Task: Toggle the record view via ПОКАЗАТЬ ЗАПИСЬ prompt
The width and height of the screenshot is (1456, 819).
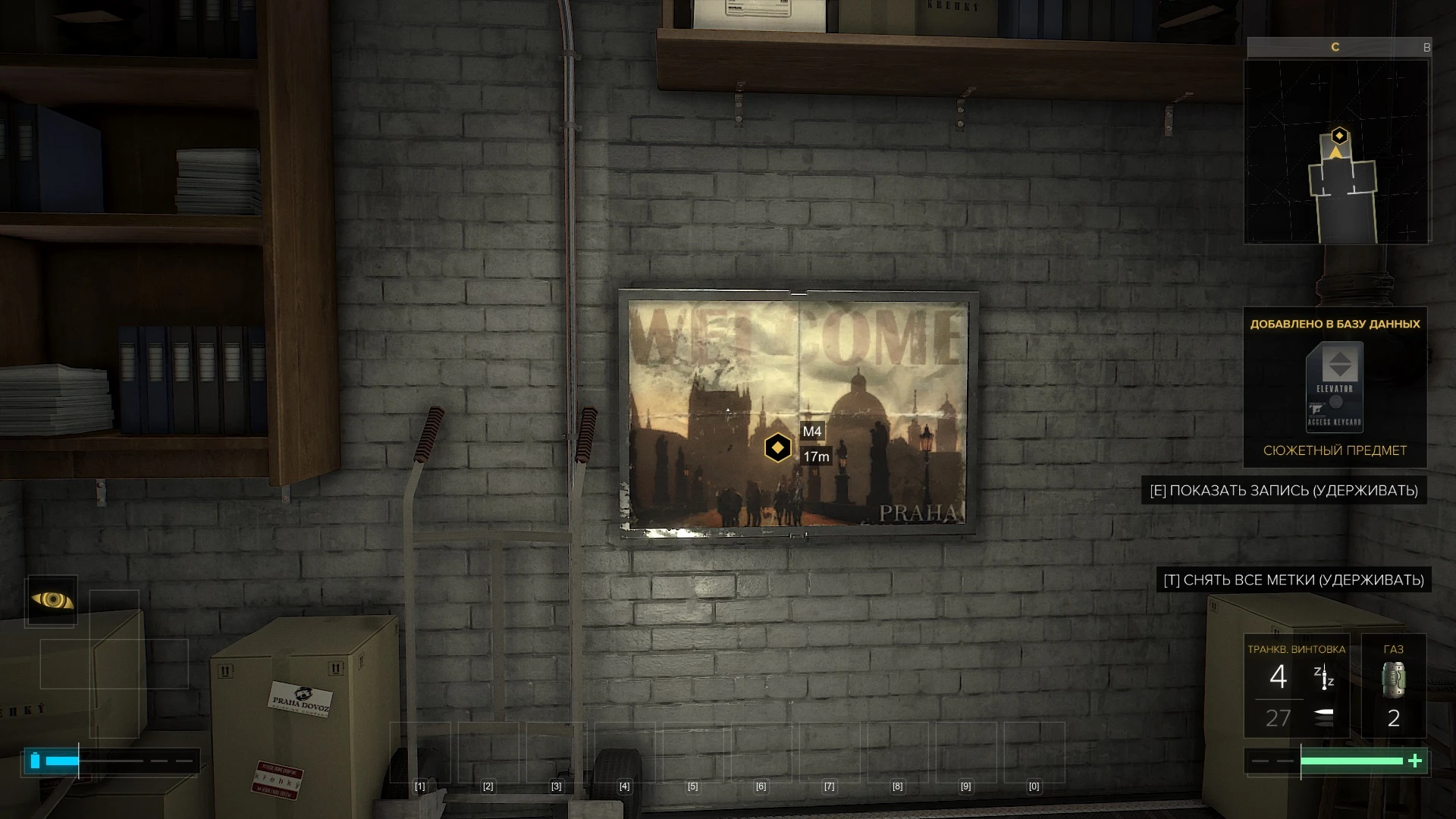Action: (1285, 491)
